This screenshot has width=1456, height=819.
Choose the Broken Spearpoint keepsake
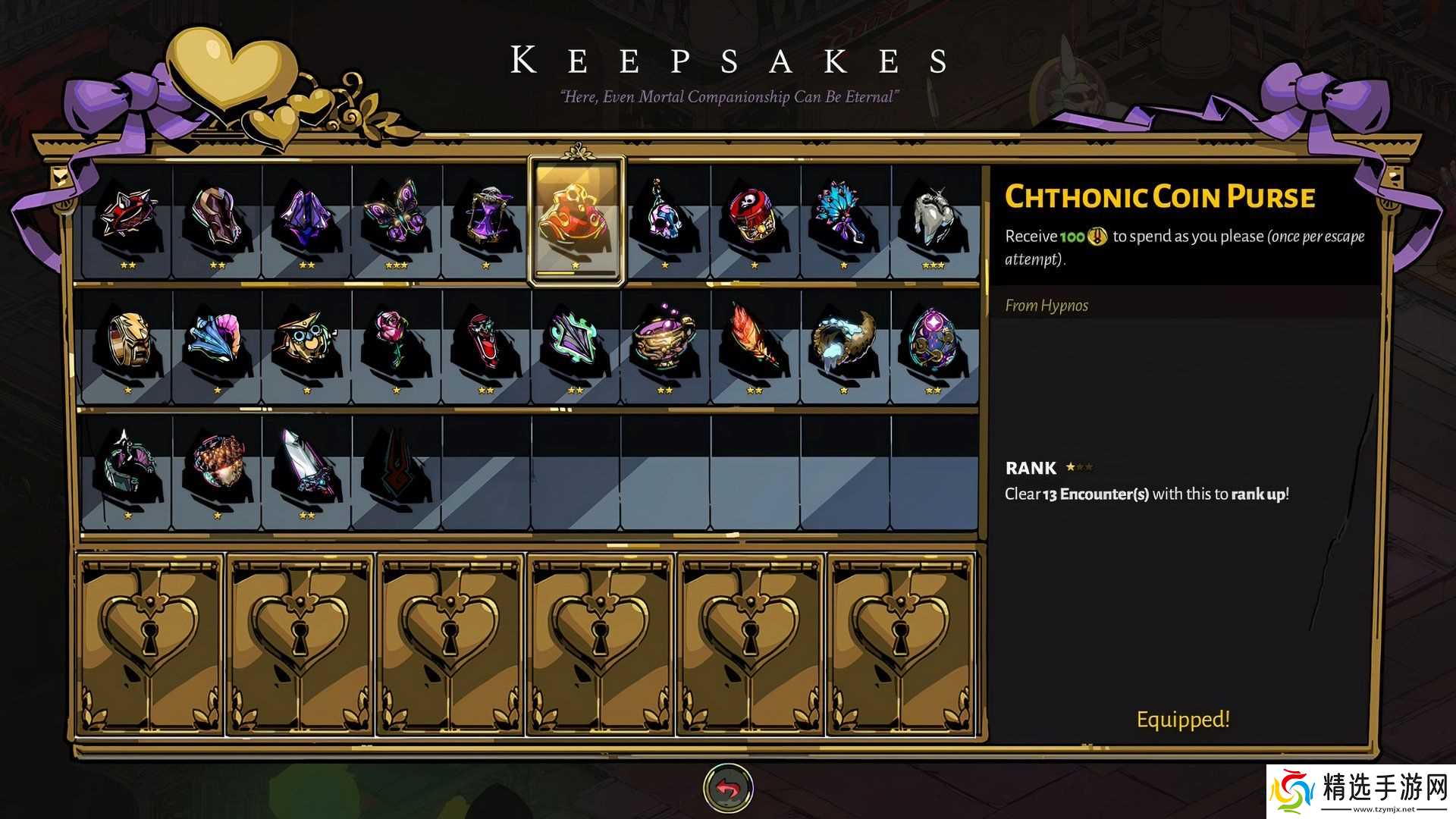point(306,466)
